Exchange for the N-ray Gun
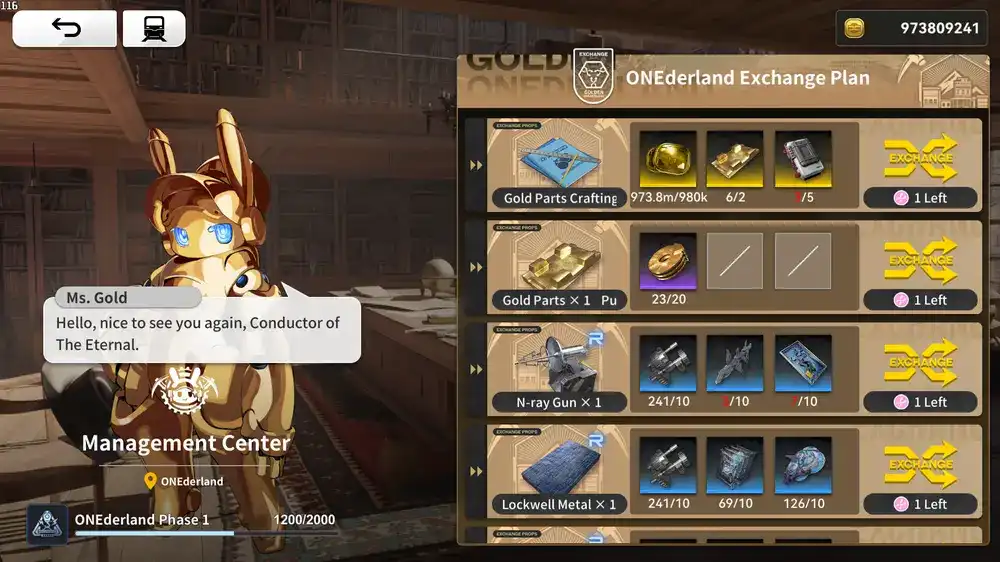1000x562 pixels. [920, 361]
